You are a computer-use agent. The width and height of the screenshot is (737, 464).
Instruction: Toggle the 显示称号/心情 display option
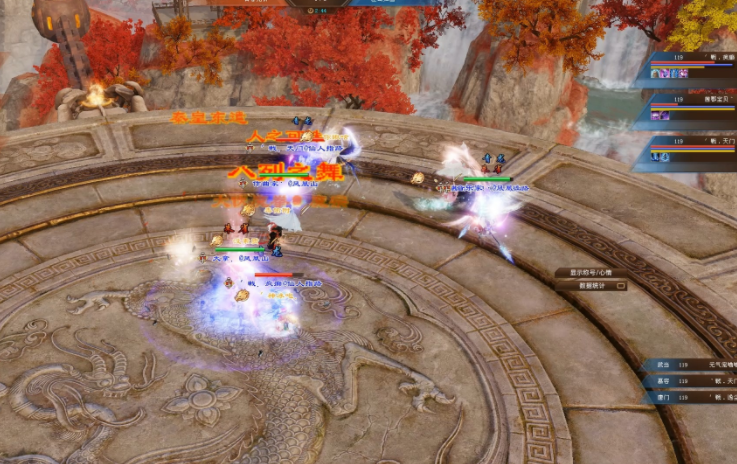tap(591, 272)
